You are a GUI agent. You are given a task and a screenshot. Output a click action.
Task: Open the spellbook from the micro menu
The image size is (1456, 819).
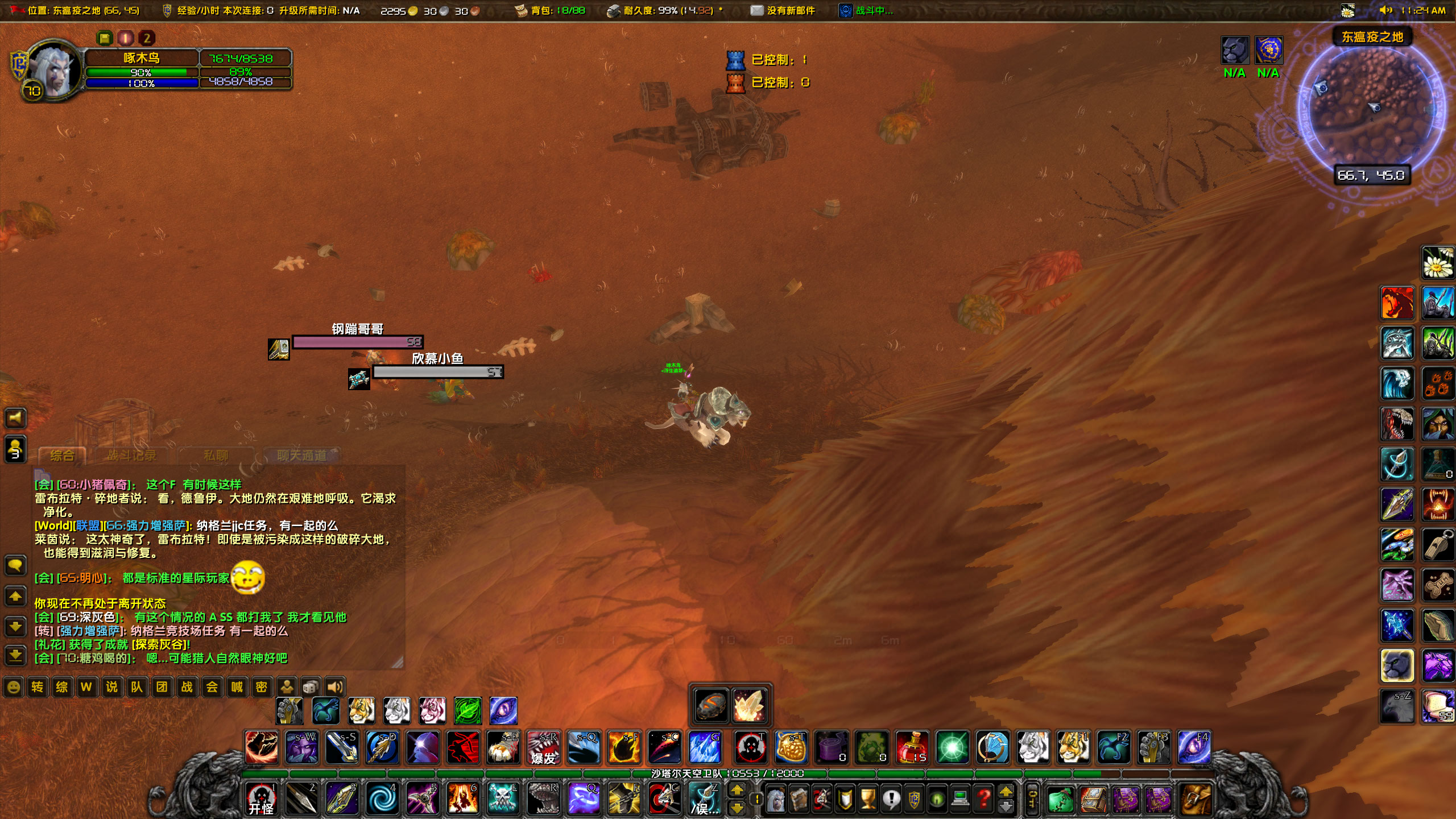tap(799, 799)
